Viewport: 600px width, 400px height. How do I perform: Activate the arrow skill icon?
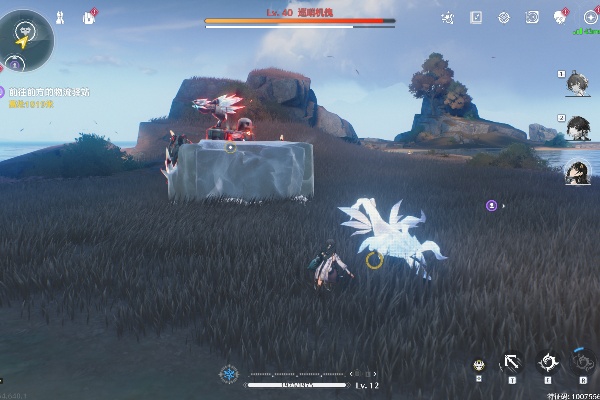(512, 364)
